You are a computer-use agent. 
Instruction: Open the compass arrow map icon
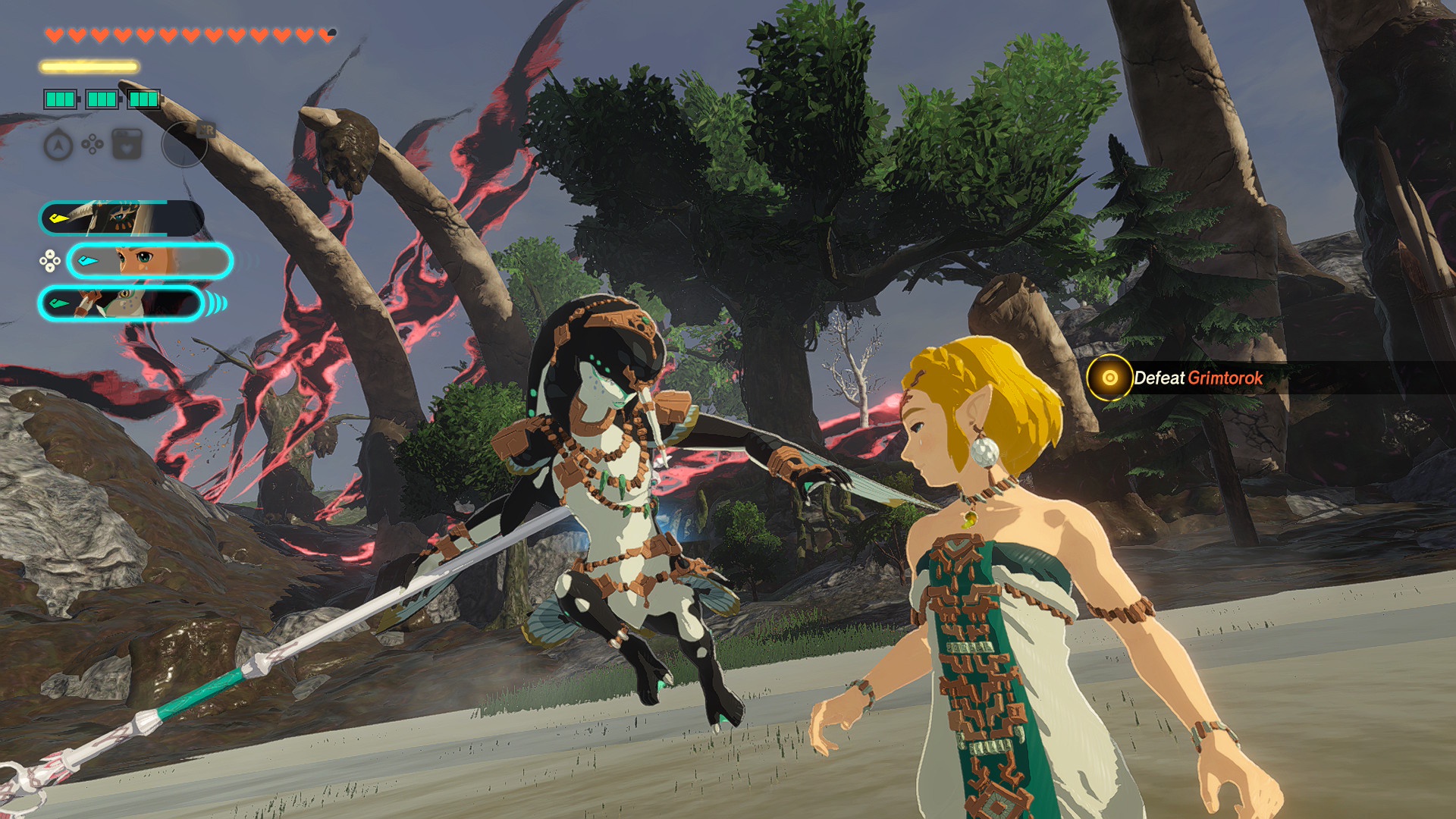click(x=58, y=145)
